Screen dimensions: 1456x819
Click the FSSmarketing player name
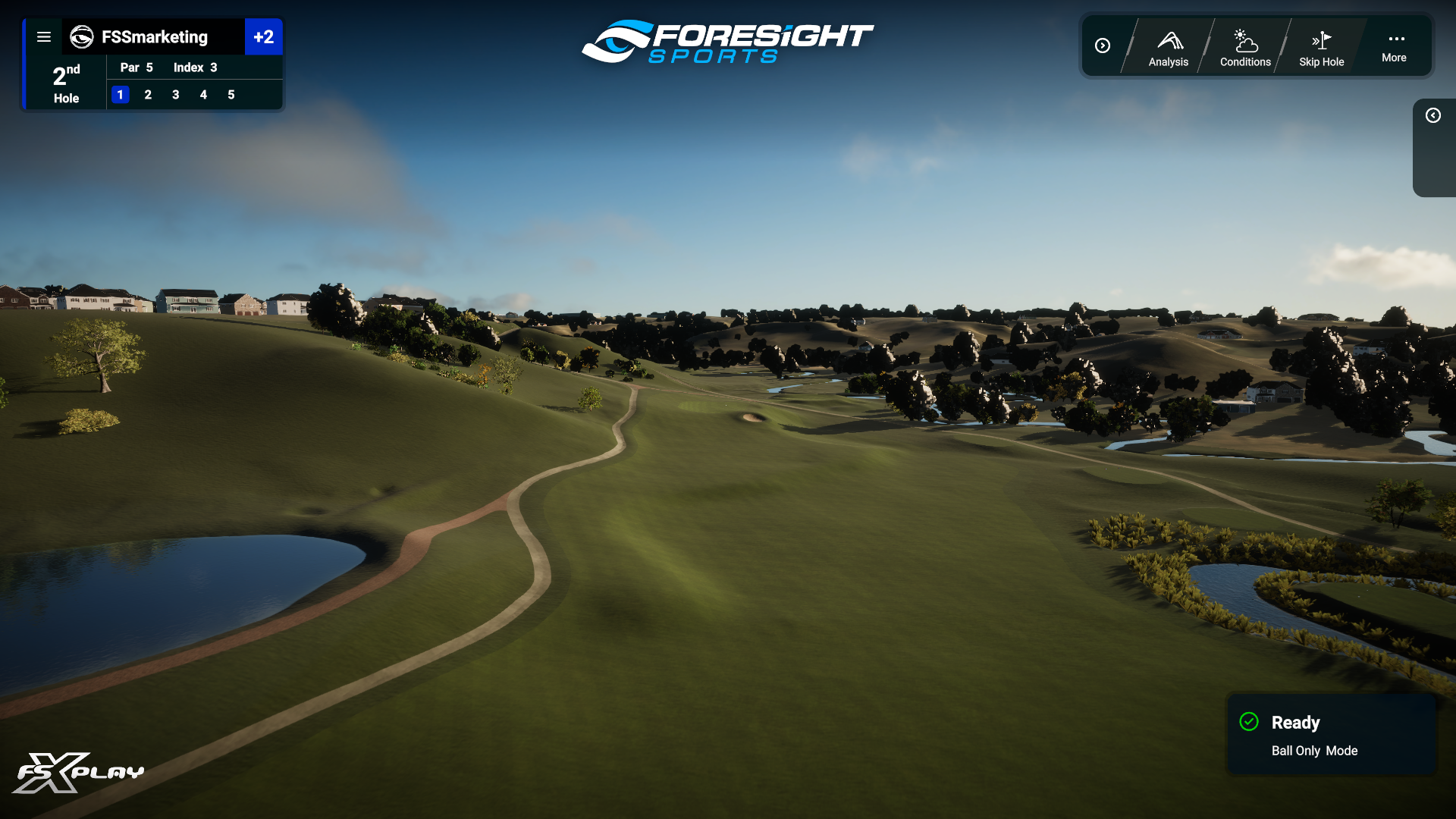click(154, 37)
